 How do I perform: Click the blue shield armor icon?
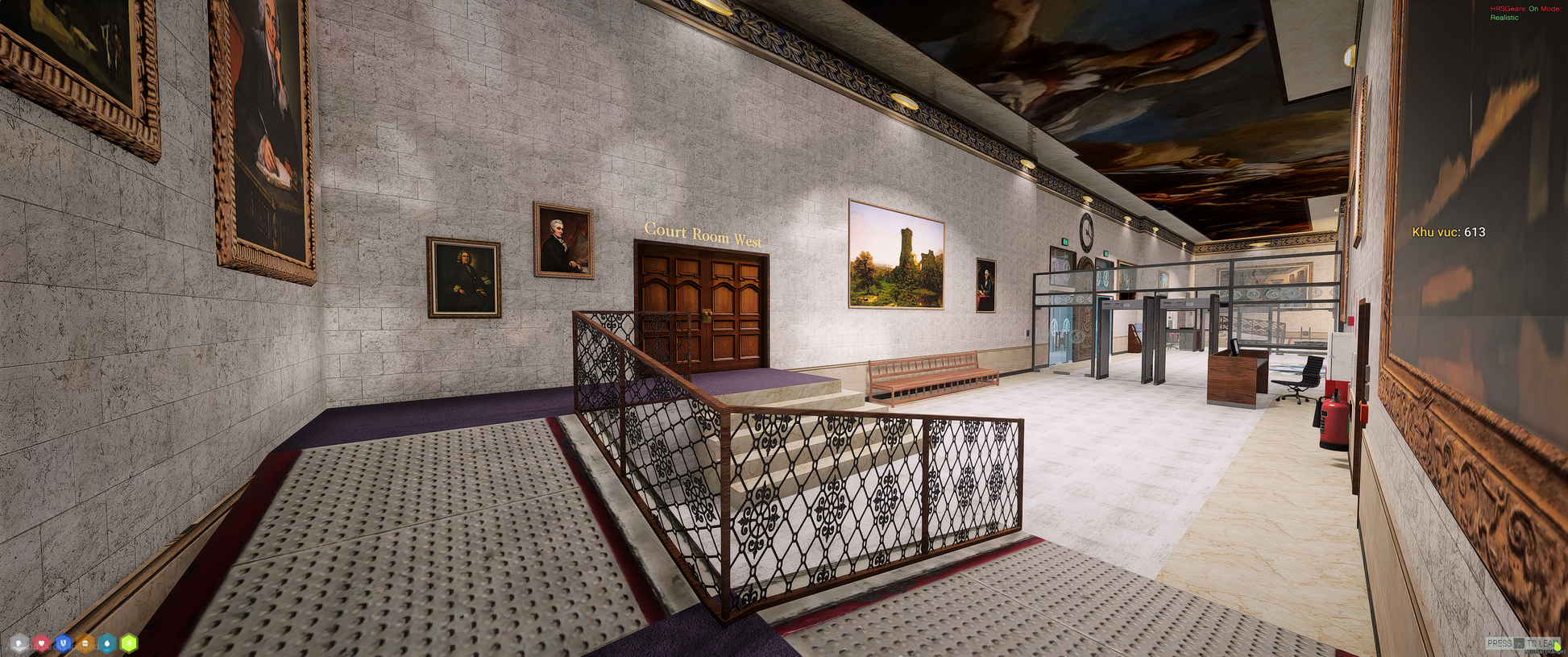tap(63, 643)
